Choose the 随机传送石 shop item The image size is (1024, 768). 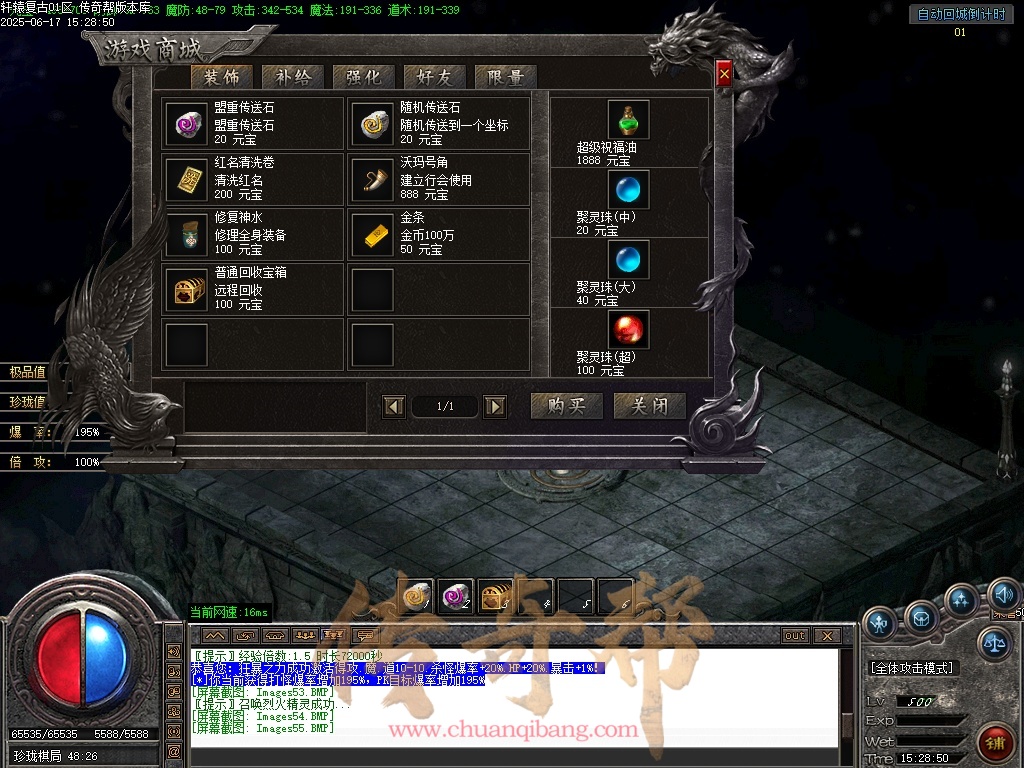point(372,124)
